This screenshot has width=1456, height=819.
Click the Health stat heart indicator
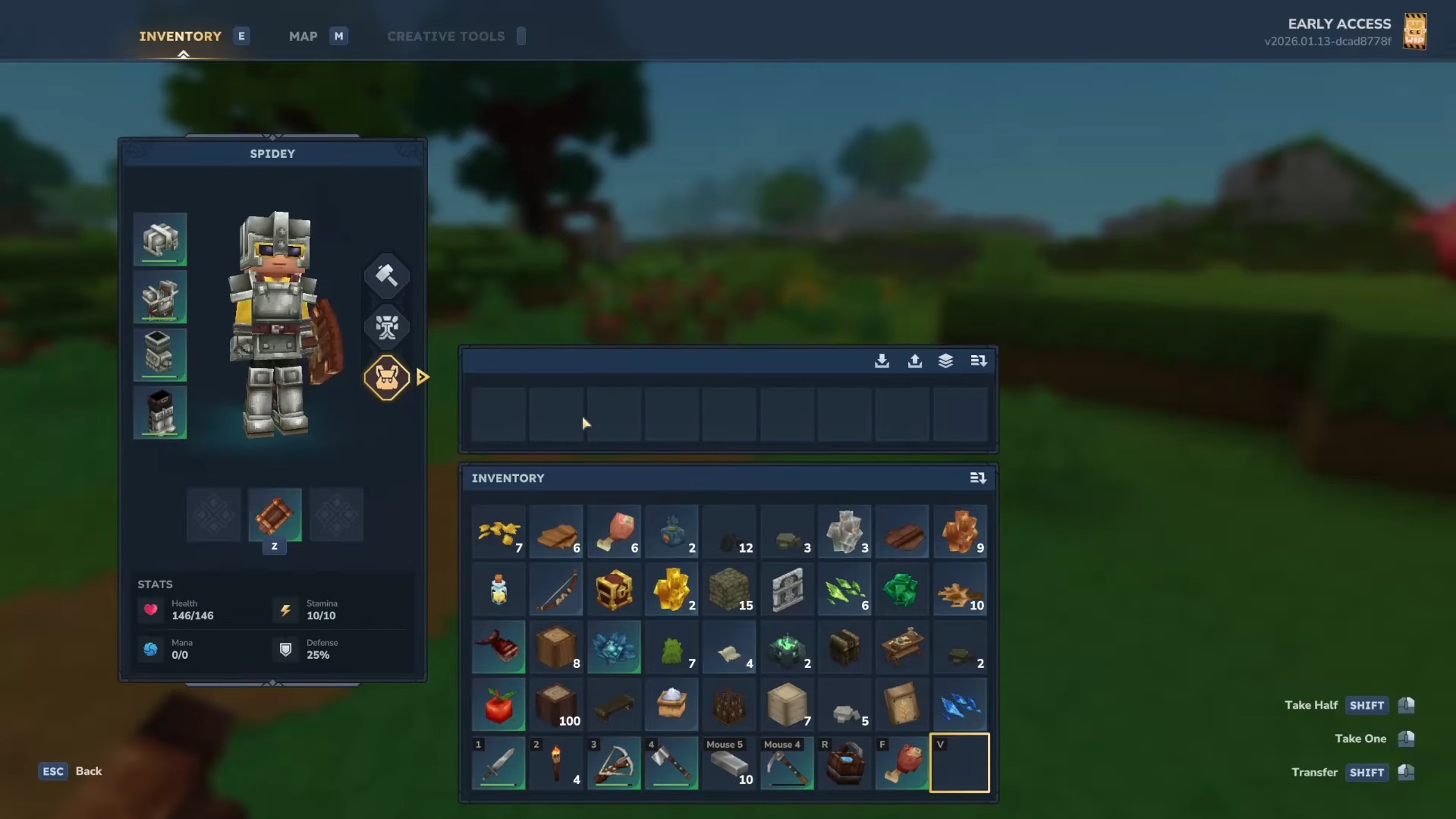pos(151,610)
